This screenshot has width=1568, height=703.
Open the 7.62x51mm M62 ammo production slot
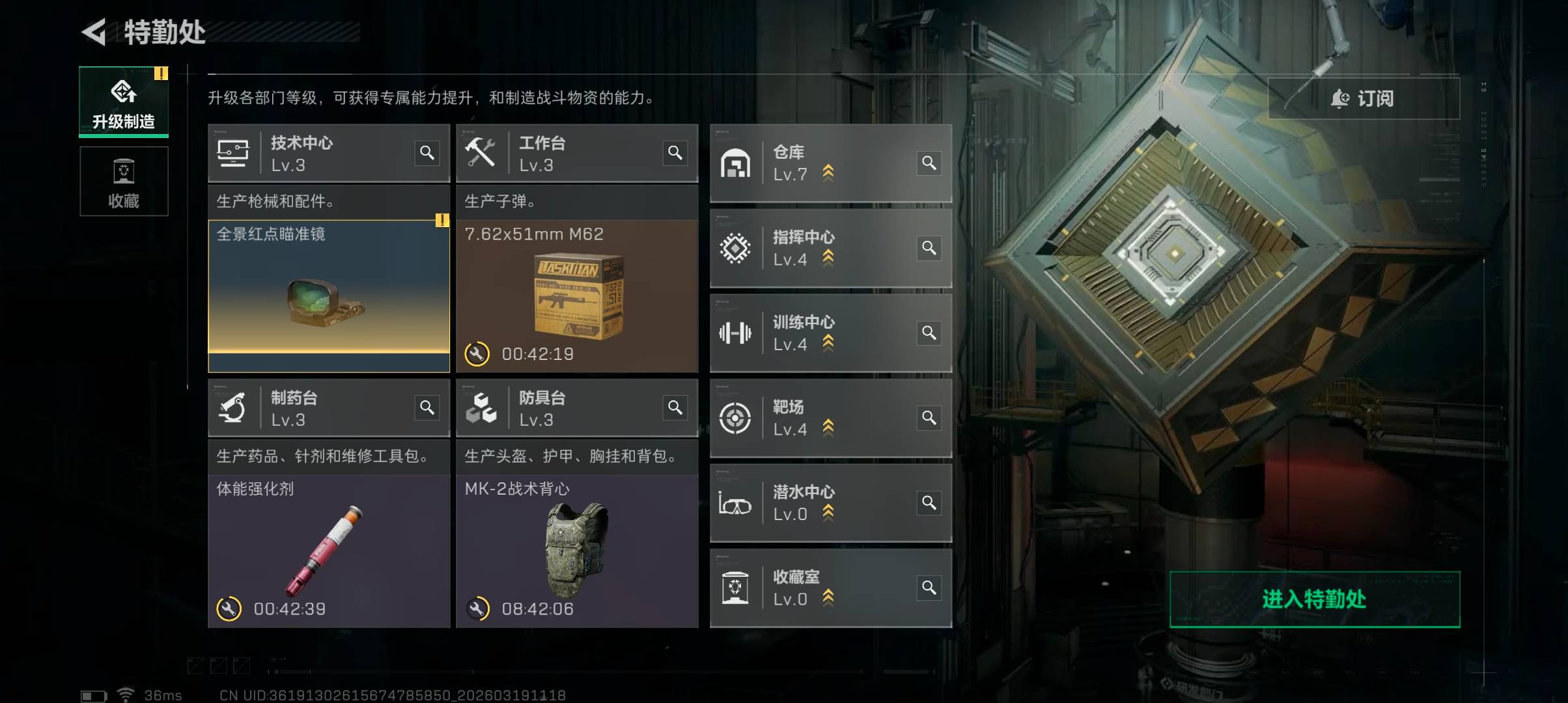[577, 296]
